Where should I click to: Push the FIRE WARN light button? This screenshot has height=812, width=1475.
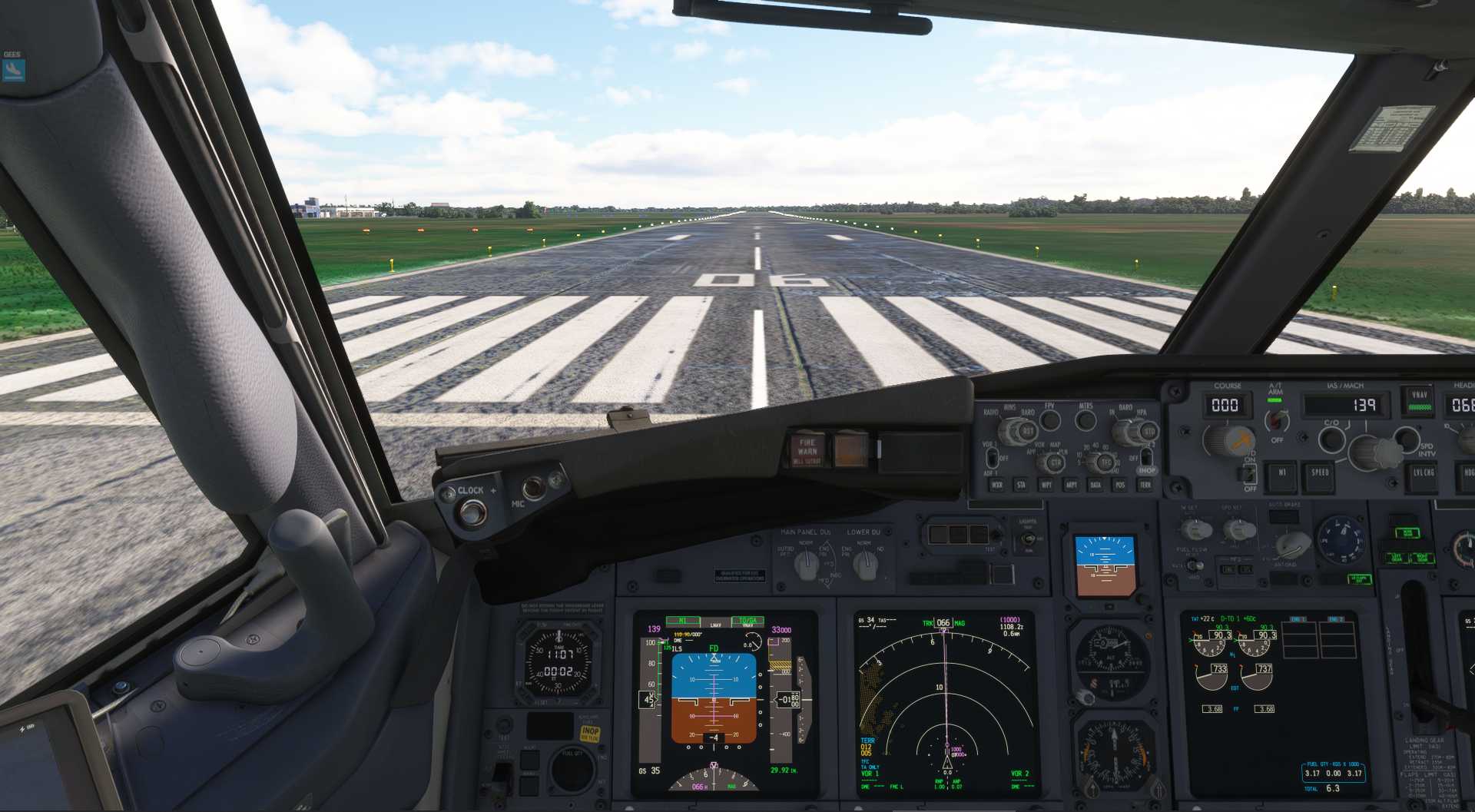[807, 449]
